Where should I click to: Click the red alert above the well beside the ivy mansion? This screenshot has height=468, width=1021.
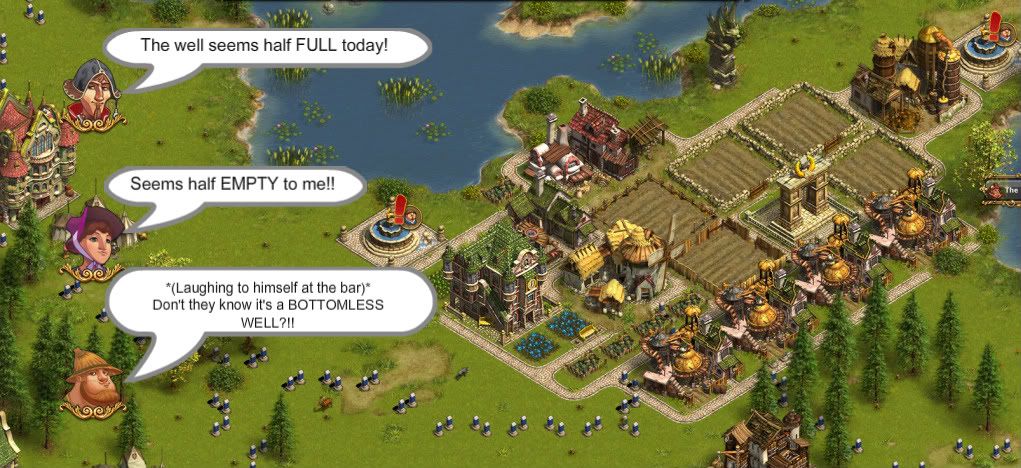pos(401,209)
